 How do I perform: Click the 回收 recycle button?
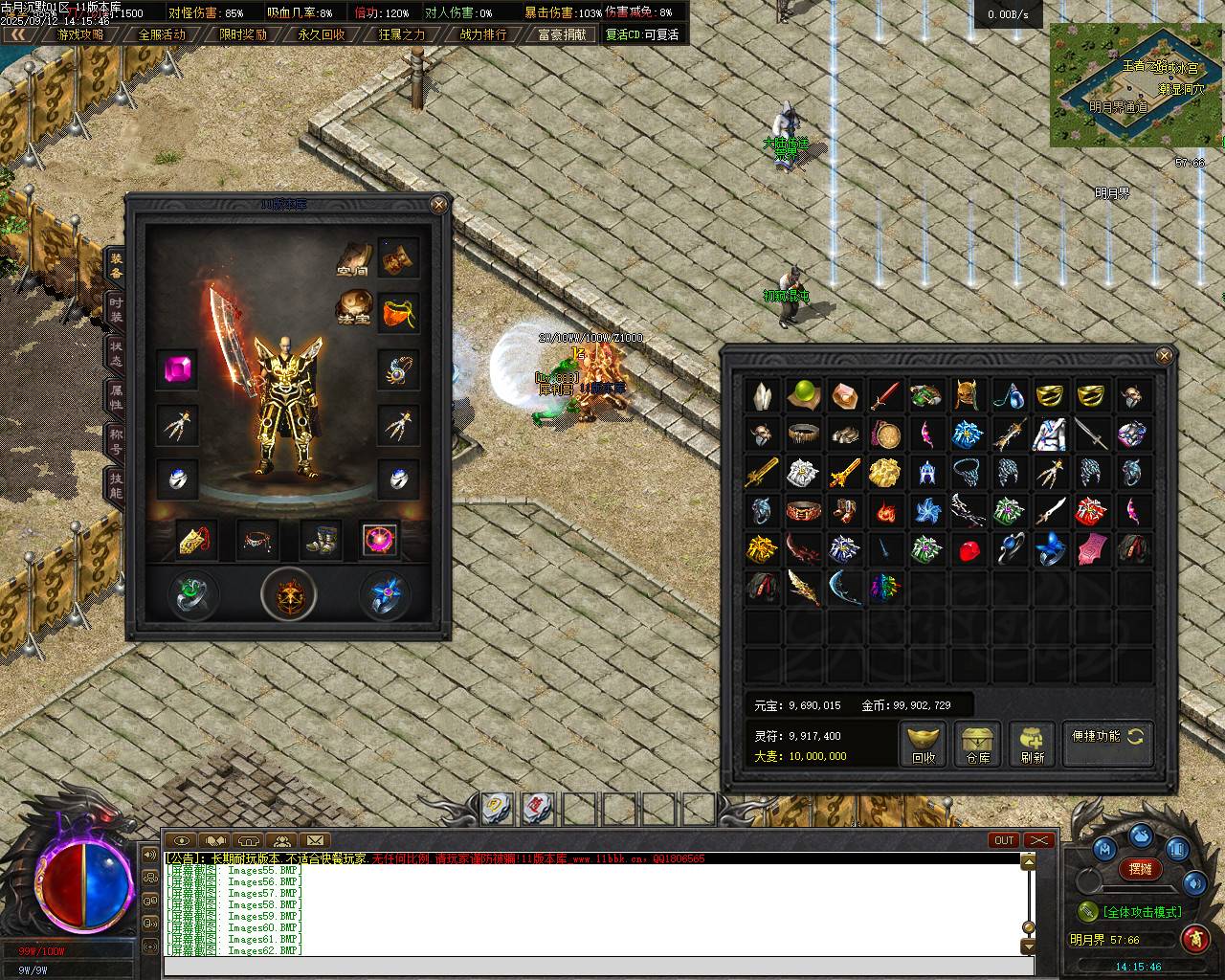pyautogui.click(x=924, y=745)
